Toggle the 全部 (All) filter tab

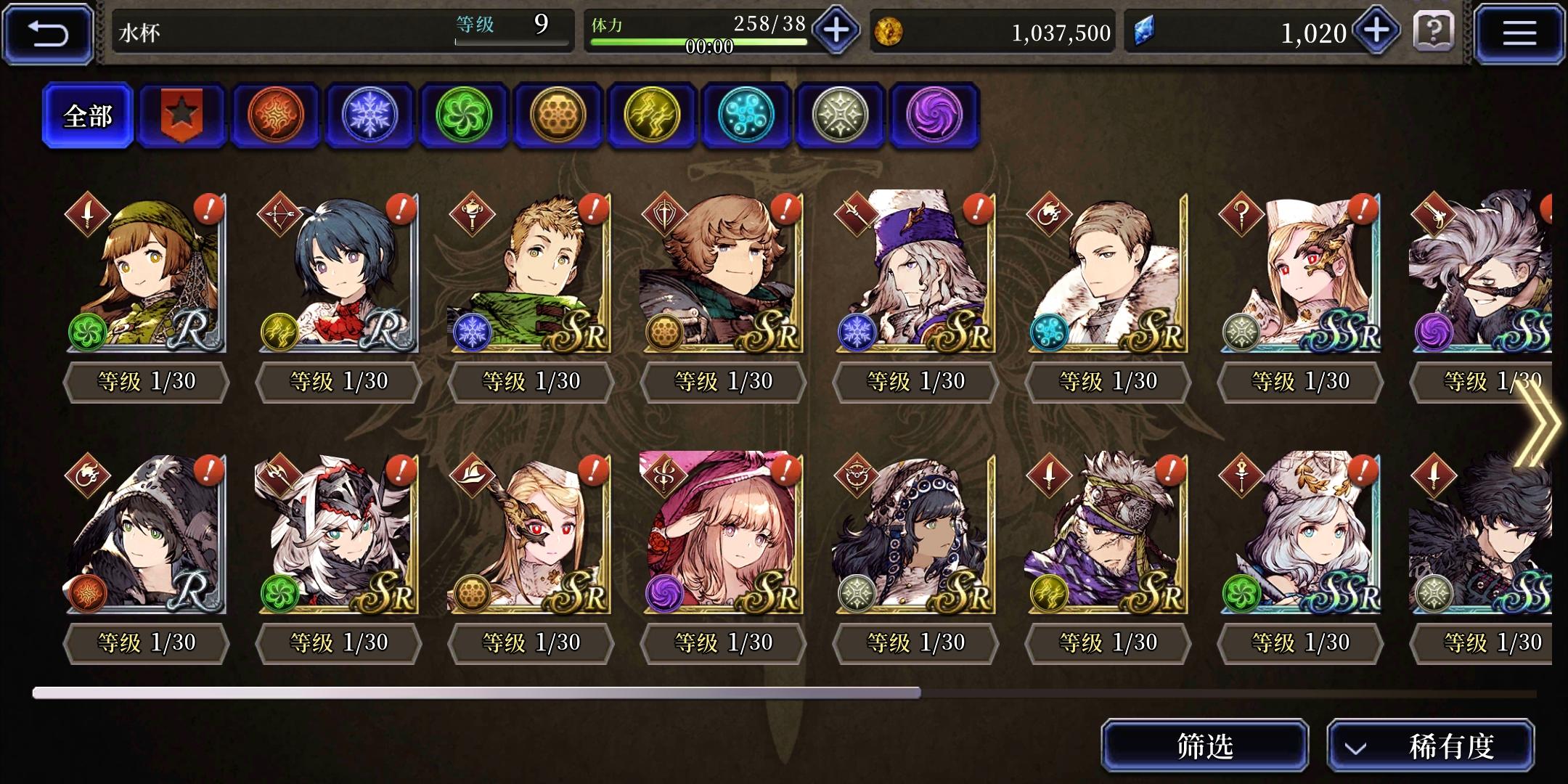[87, 115]
